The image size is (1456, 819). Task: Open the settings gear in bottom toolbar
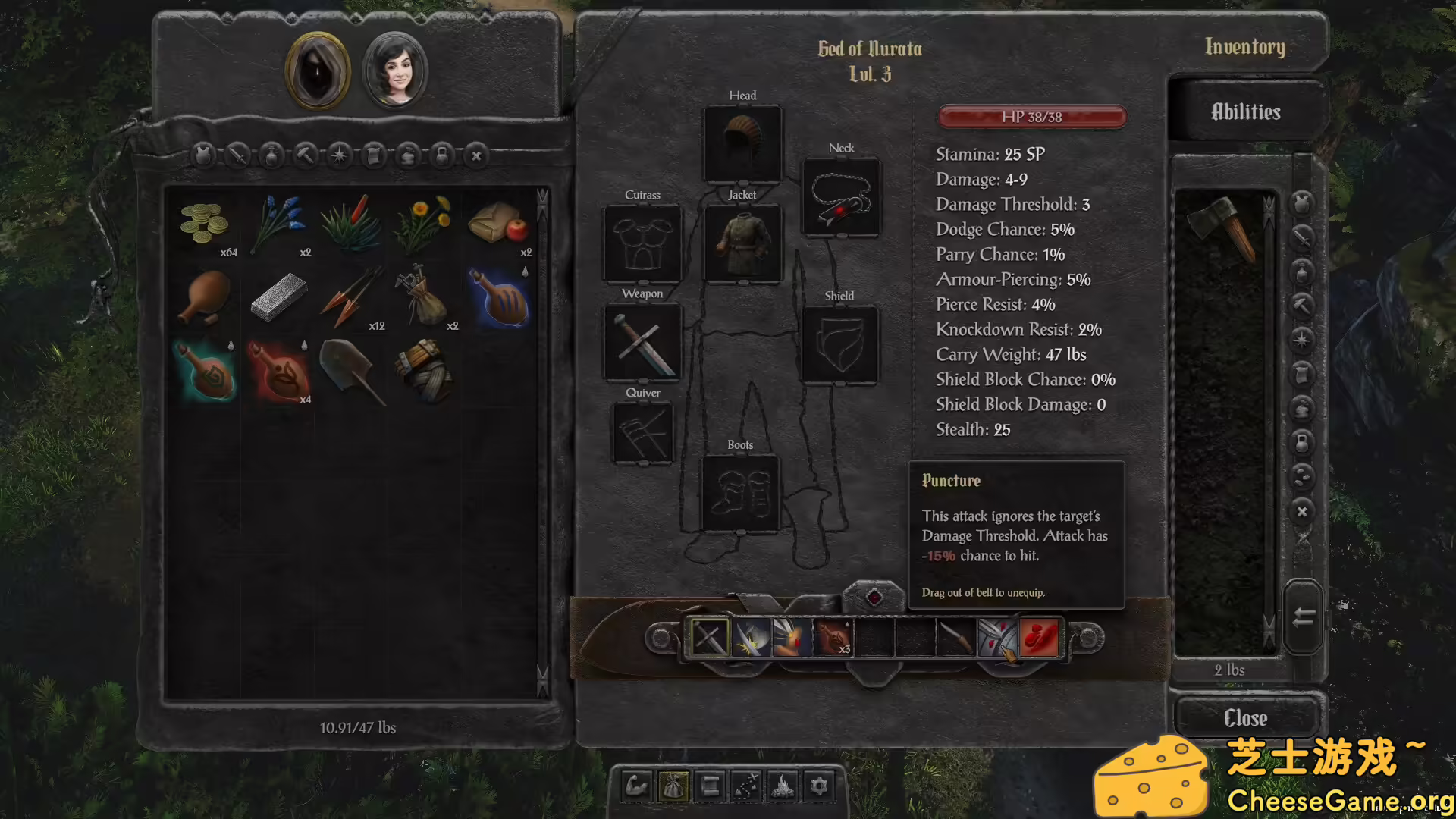tap(819, 786)
